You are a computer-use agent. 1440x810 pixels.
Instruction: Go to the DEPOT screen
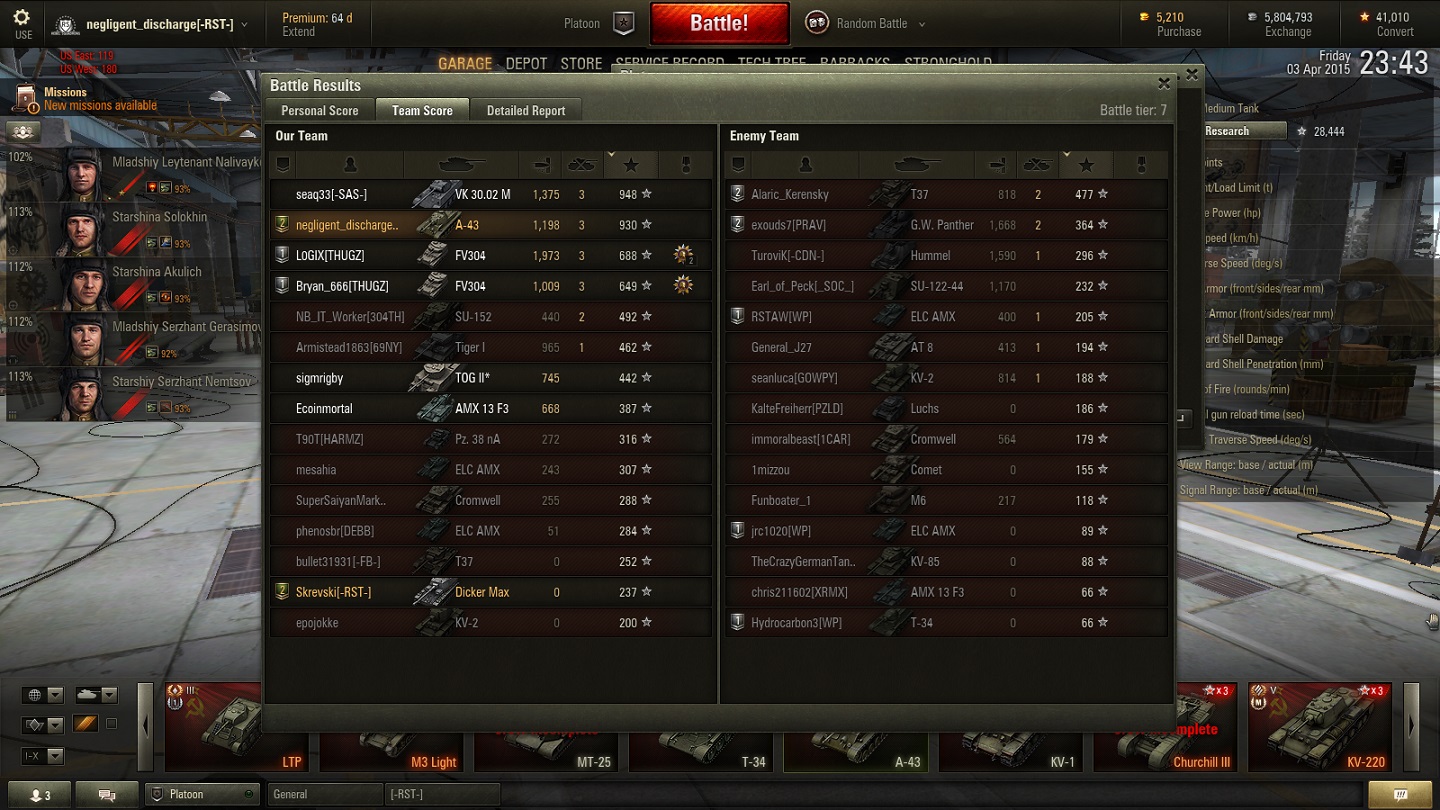526,64
